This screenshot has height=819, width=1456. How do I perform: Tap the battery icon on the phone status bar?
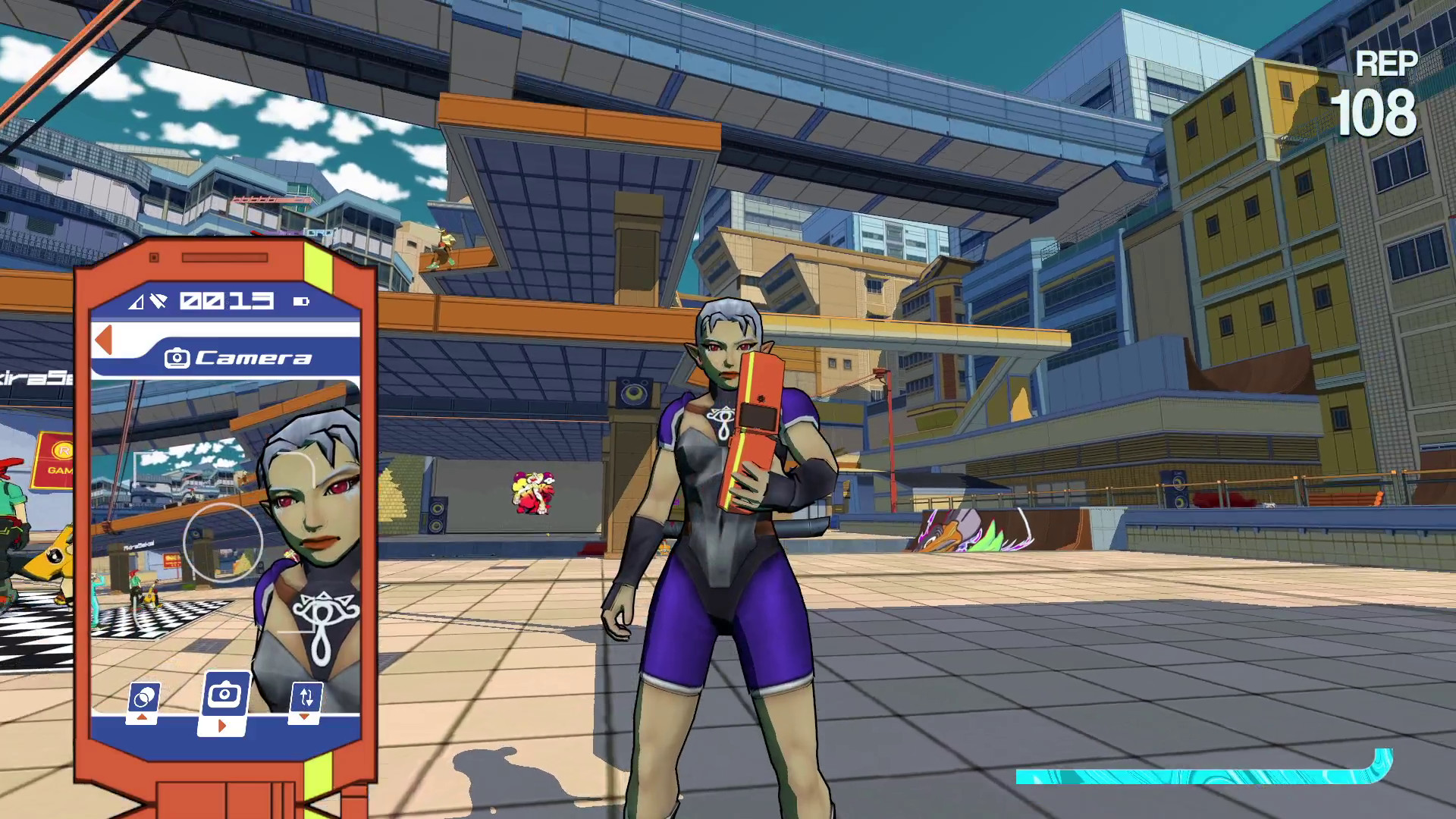(300, 301)
